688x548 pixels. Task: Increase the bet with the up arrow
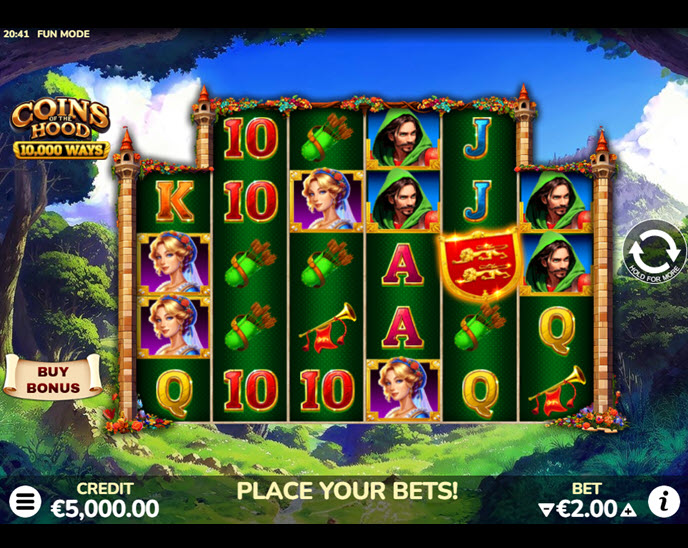[628, 510]
